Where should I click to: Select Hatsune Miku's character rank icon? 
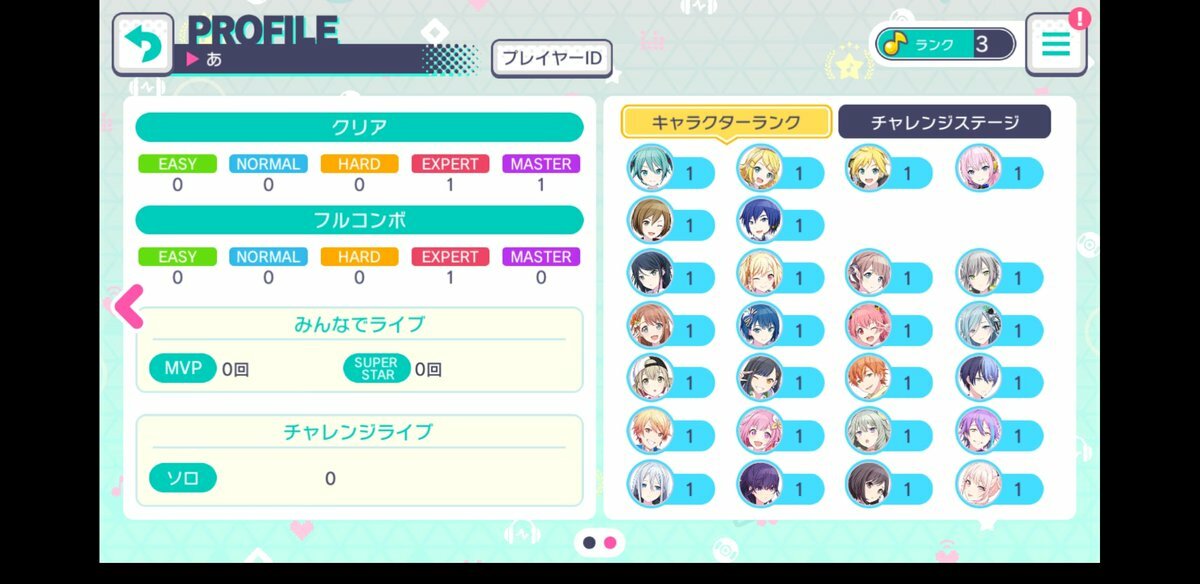(651, 169)
